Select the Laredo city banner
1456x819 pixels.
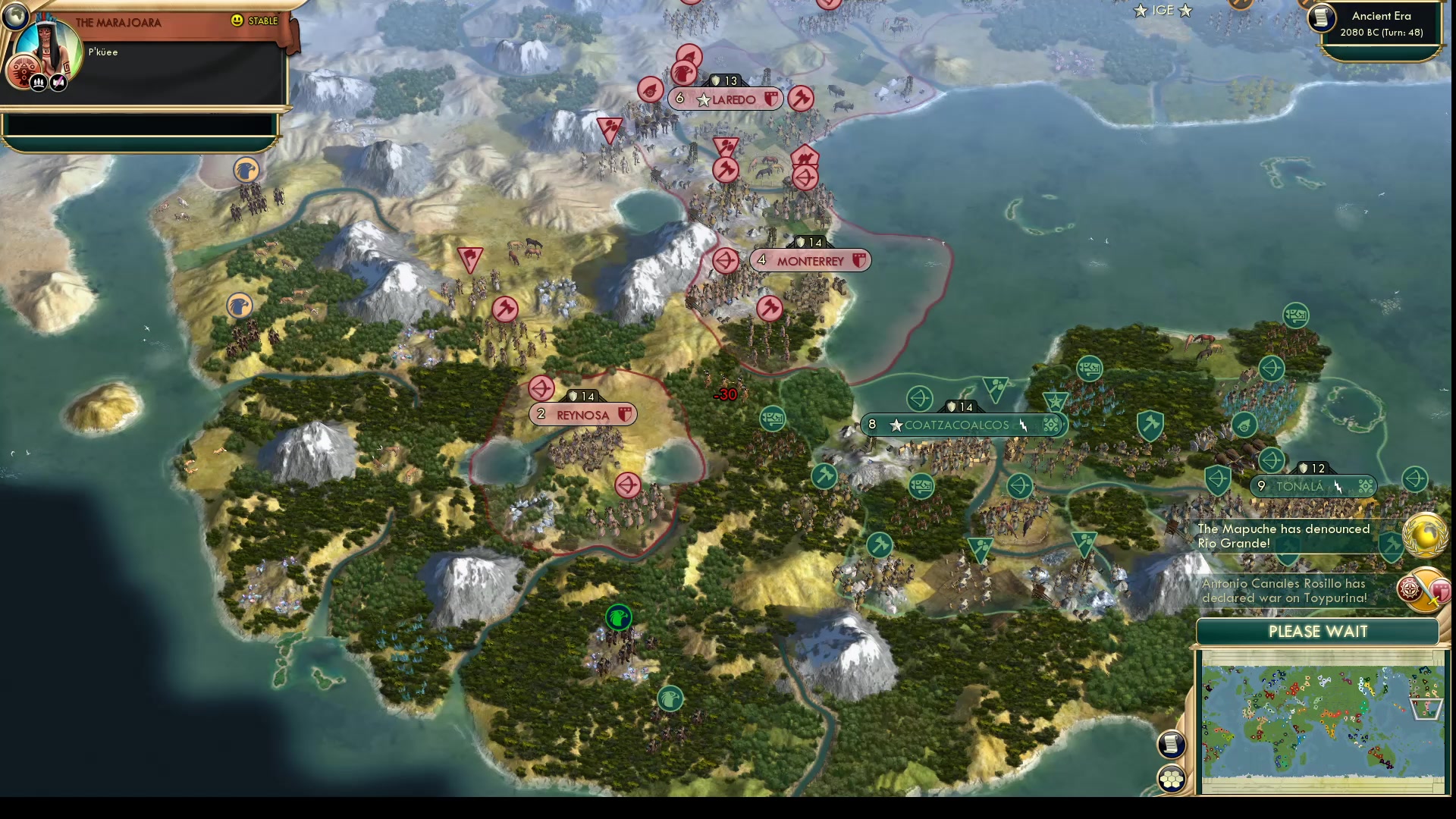tap(726, 99)
